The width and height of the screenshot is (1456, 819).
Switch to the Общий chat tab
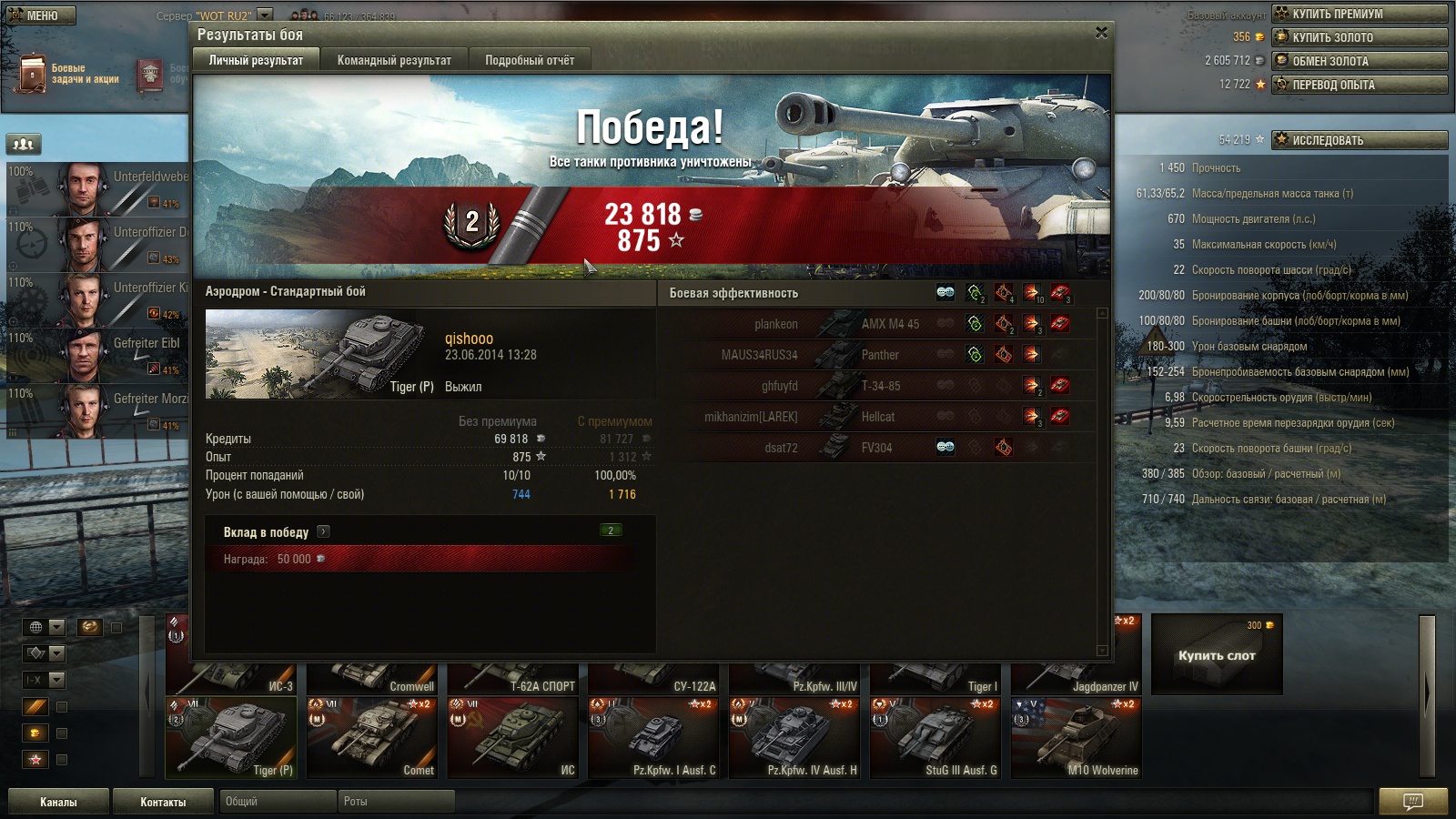pos(277,802)
